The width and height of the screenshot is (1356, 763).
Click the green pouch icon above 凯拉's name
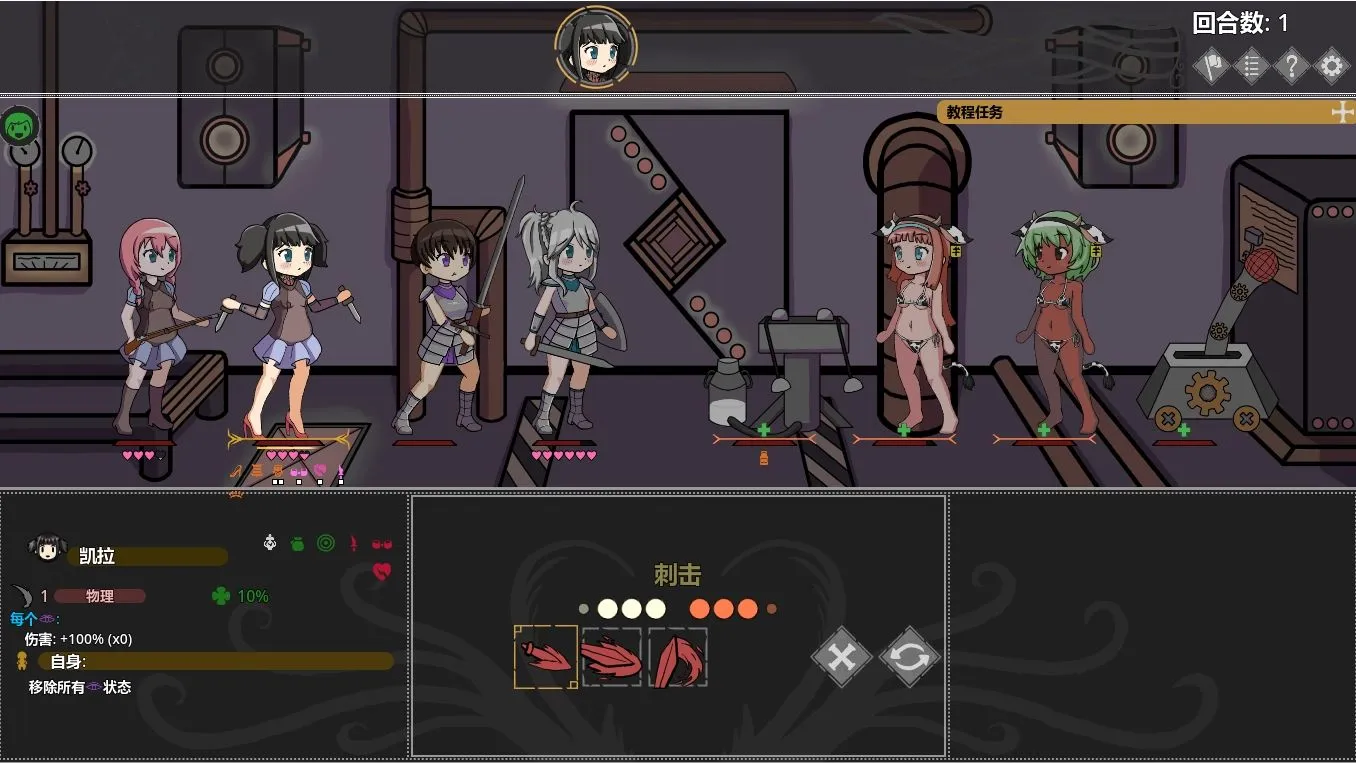pos(297,543)
